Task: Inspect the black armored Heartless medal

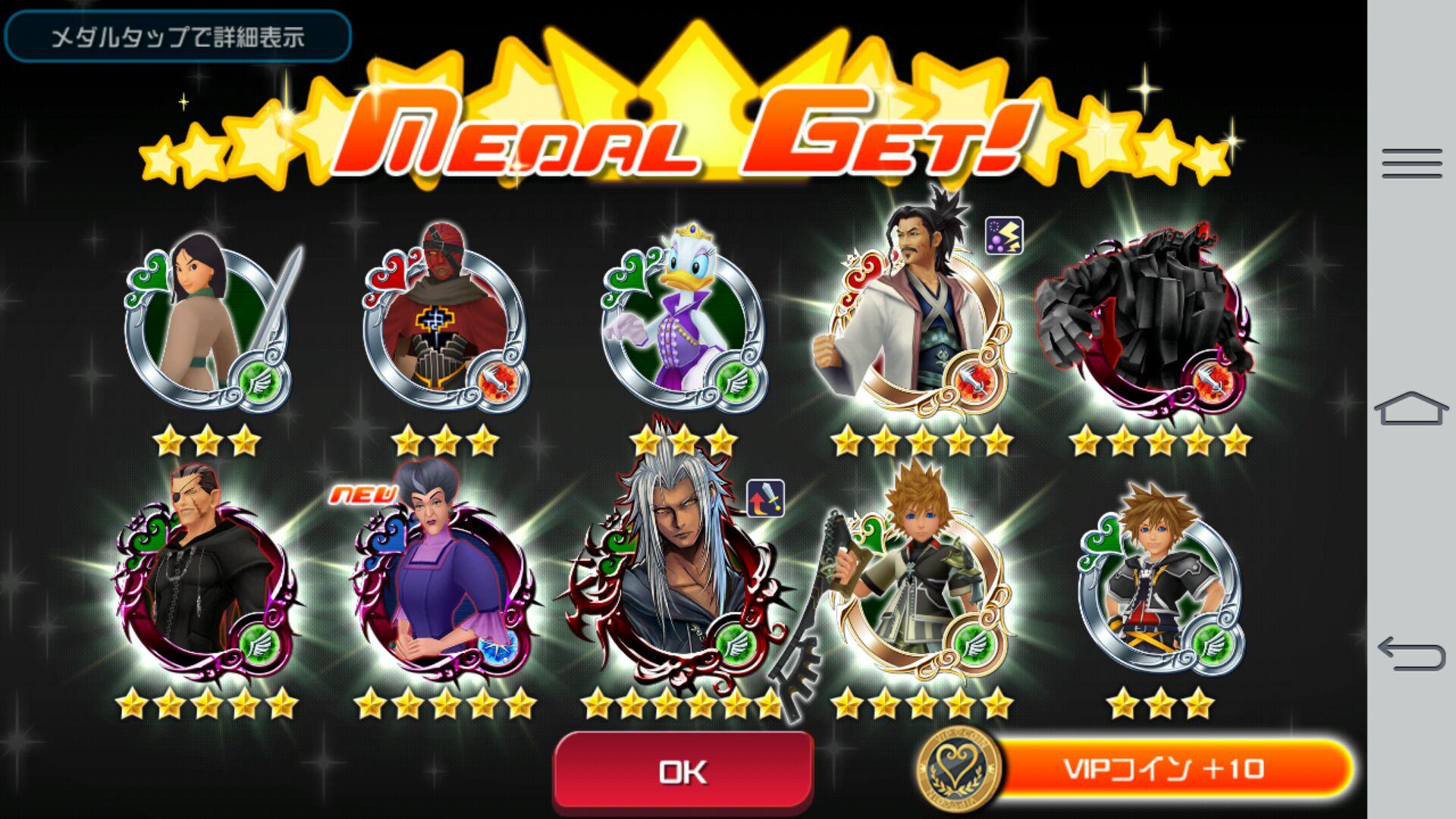Action: tap(1156, 322)
